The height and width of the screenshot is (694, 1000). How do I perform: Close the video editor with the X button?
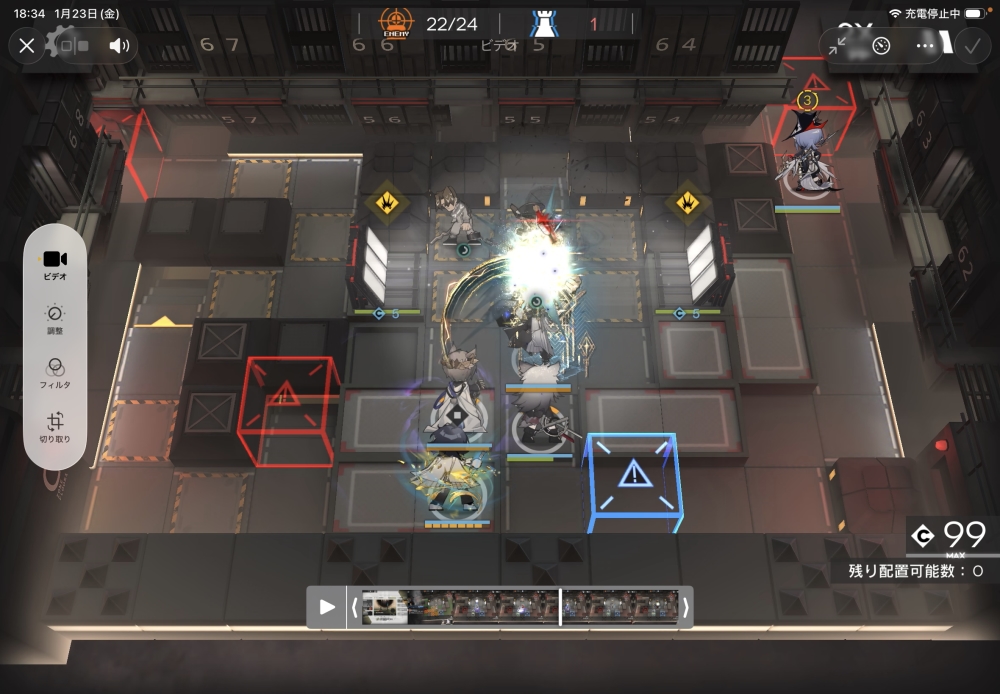[x=27, y=45]
